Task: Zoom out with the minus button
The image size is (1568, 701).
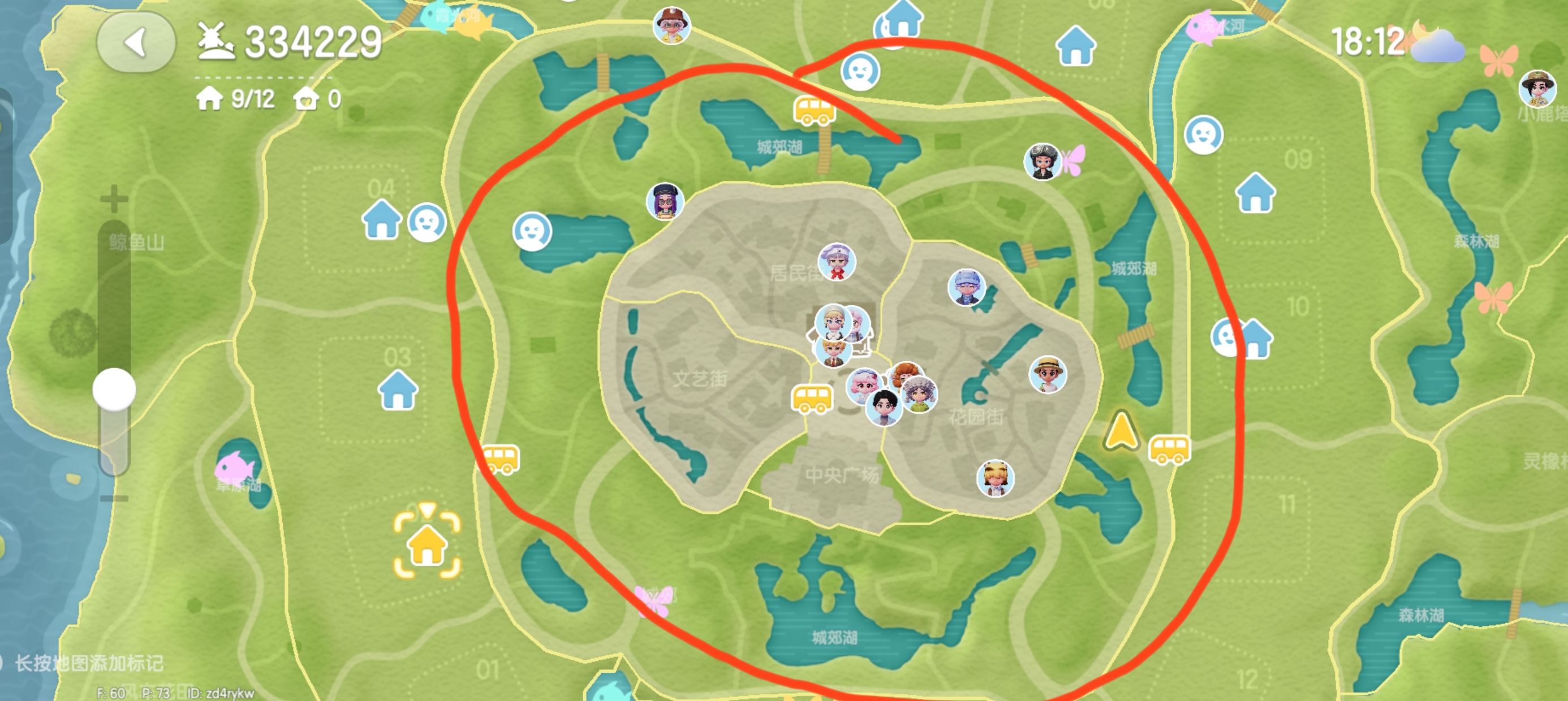Action: point(114,499)
